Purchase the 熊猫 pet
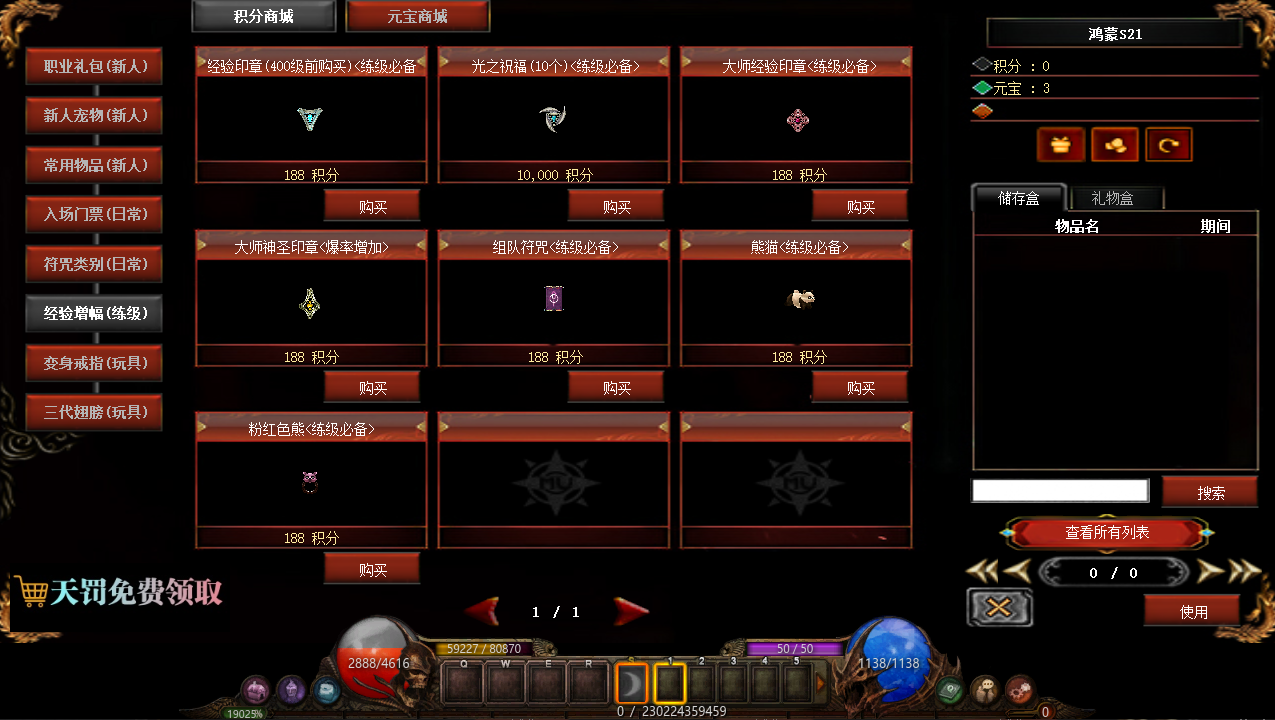Image resolution: width=1275 pixels, height=720 pixels. [860, 388]
